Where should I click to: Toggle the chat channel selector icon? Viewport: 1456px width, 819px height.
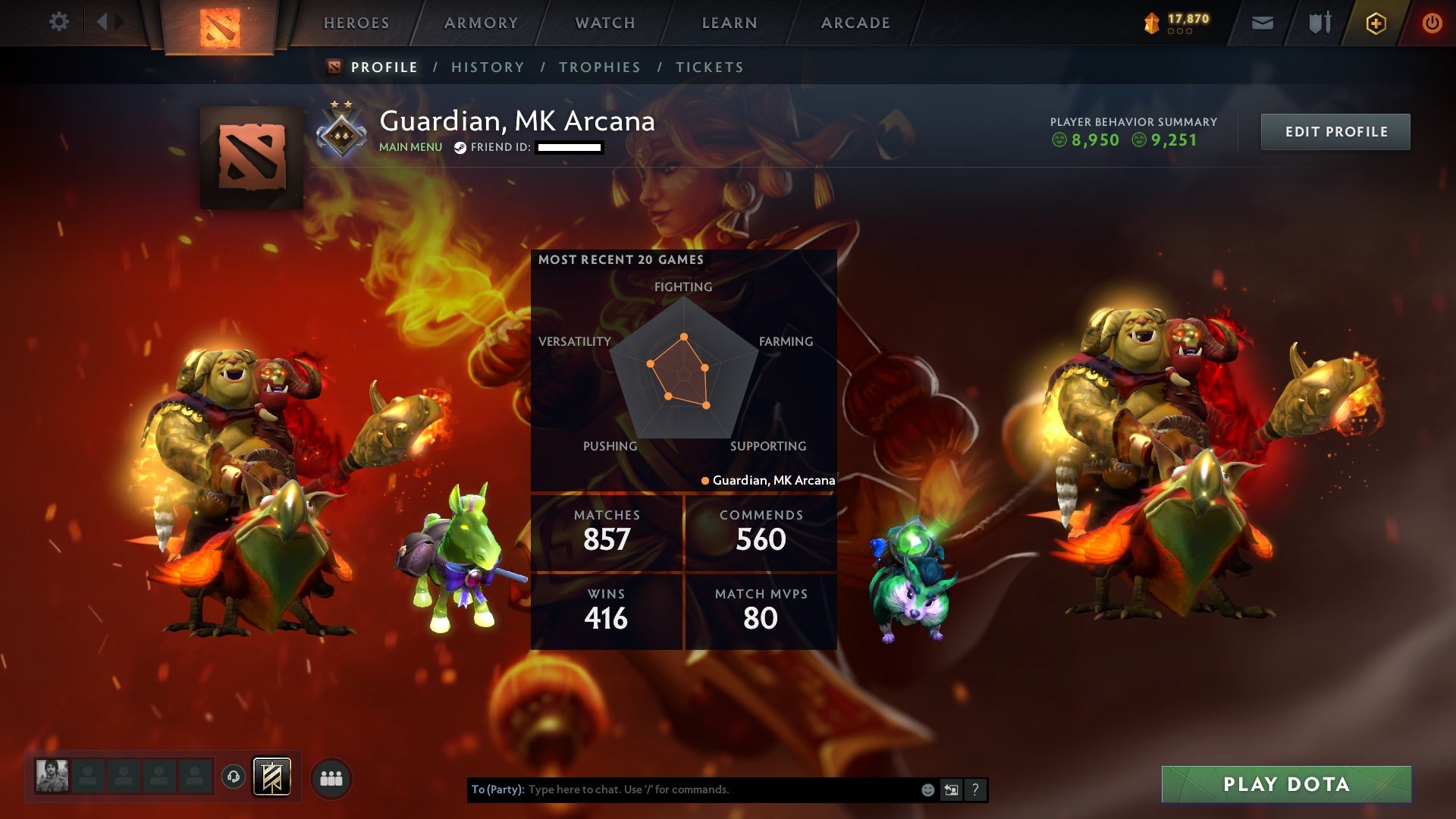point(952,789)
